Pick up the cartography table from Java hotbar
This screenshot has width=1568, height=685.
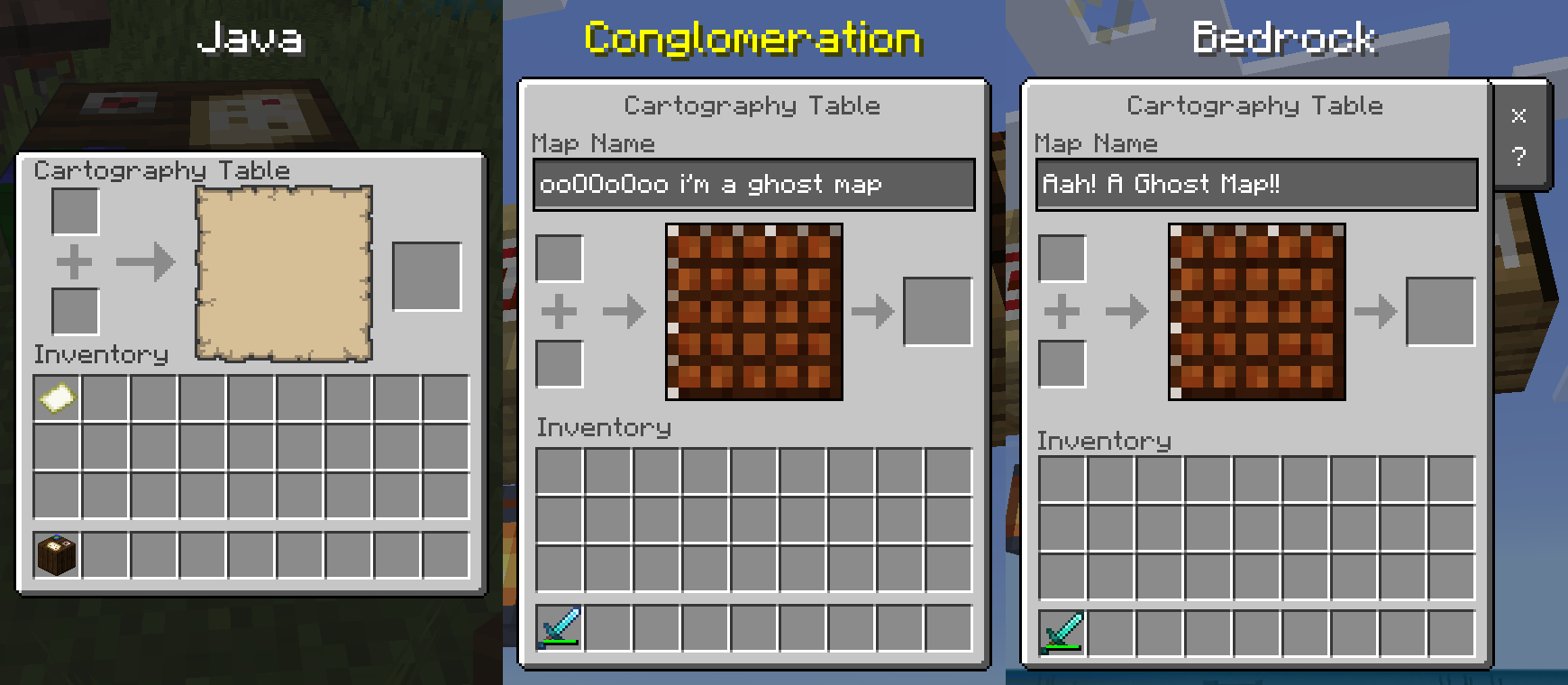point(56,555)
